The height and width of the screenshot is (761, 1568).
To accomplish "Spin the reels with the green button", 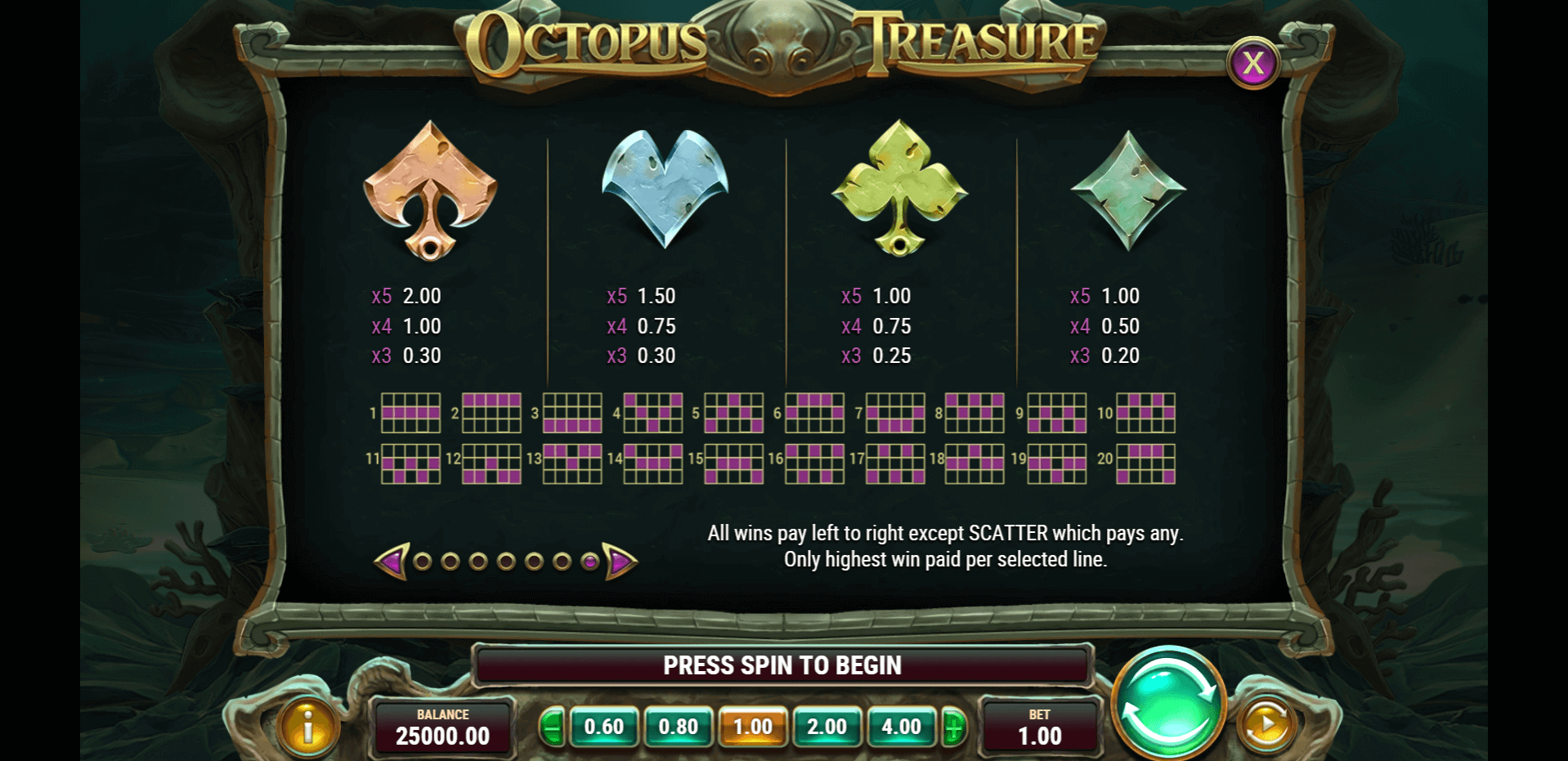I will [1168, 705].
